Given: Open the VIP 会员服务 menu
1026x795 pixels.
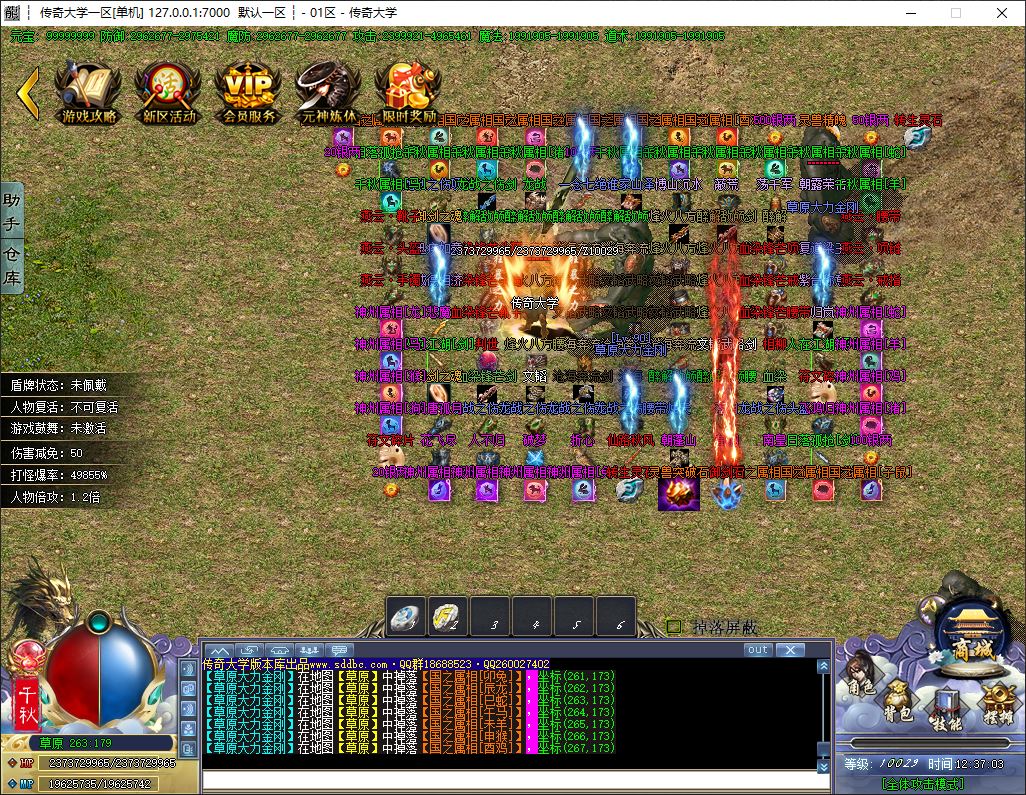Looking at the screenshot, I should 248,92.
